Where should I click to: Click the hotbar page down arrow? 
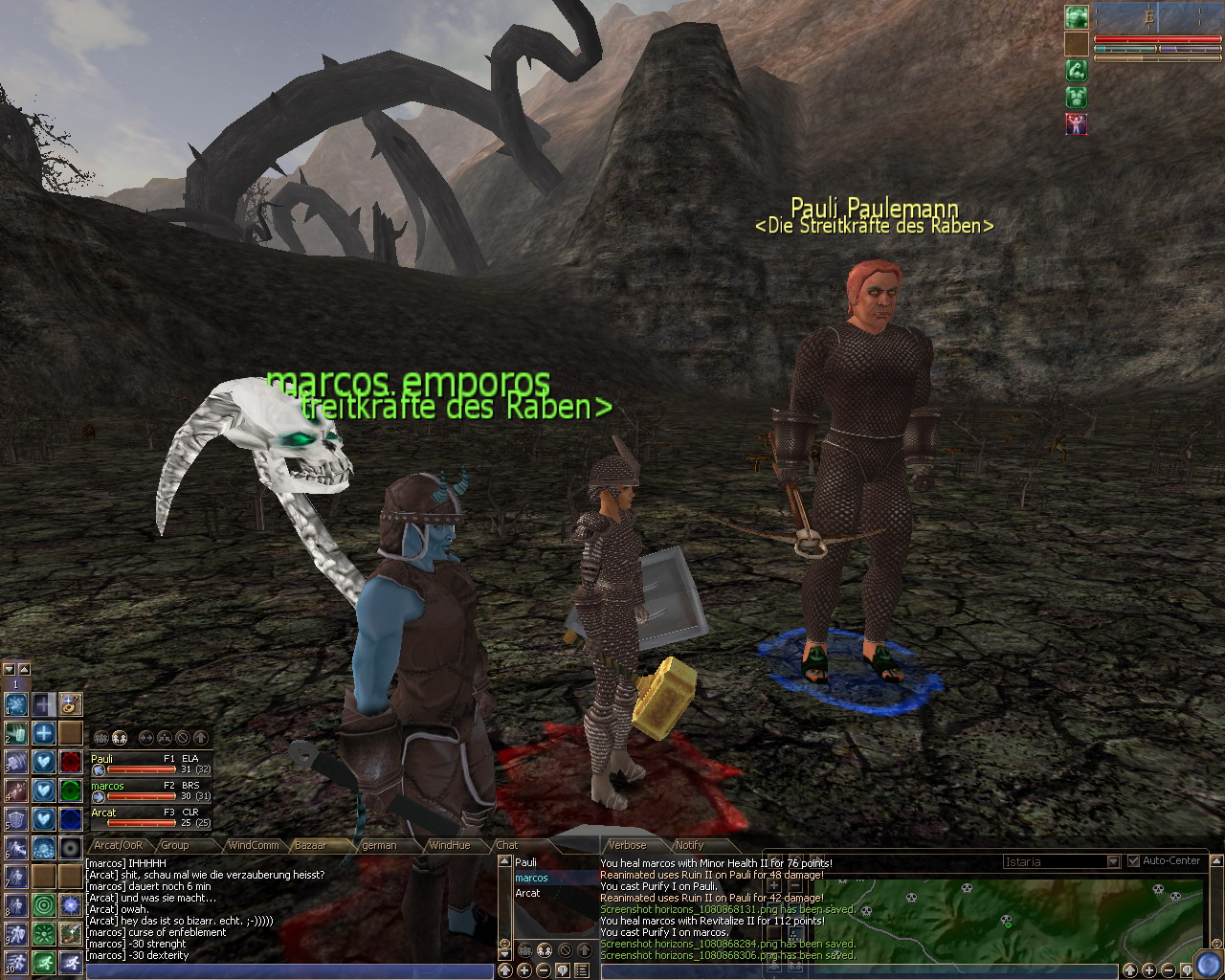[x=9, y=670]
